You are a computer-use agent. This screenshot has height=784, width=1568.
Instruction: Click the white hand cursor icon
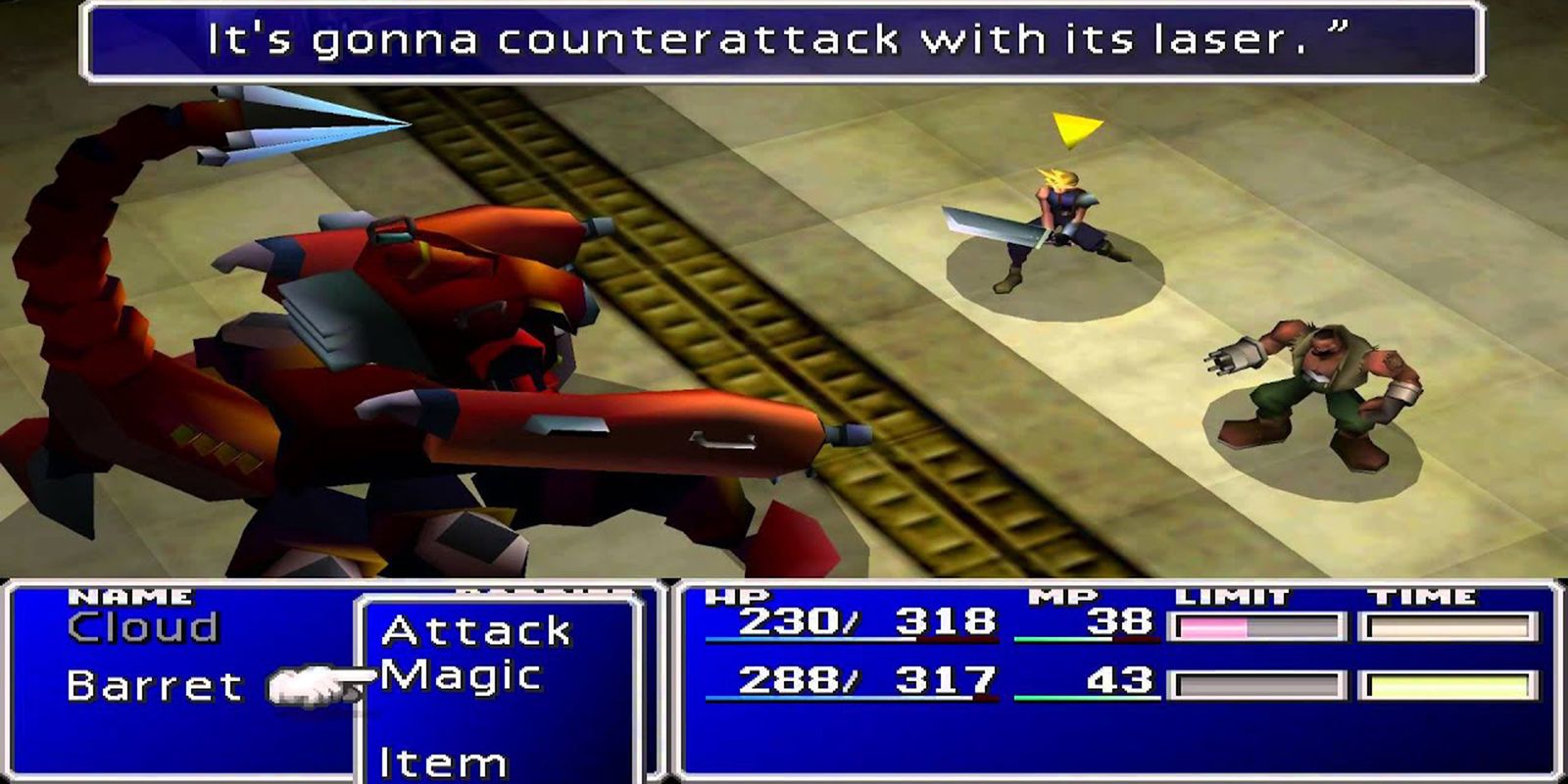[306, 686]
